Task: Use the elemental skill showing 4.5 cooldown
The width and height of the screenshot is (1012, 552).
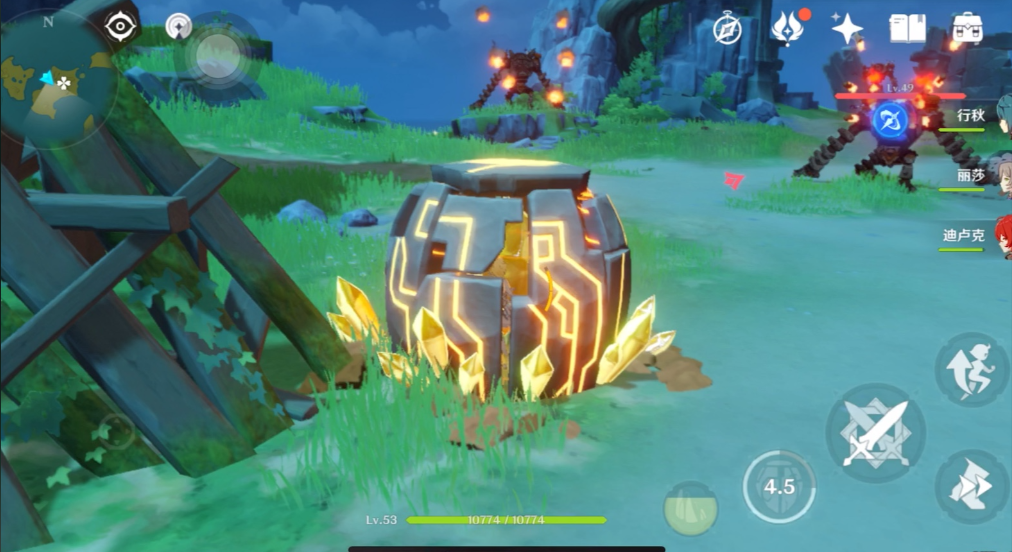Action: tap(779, 487)
